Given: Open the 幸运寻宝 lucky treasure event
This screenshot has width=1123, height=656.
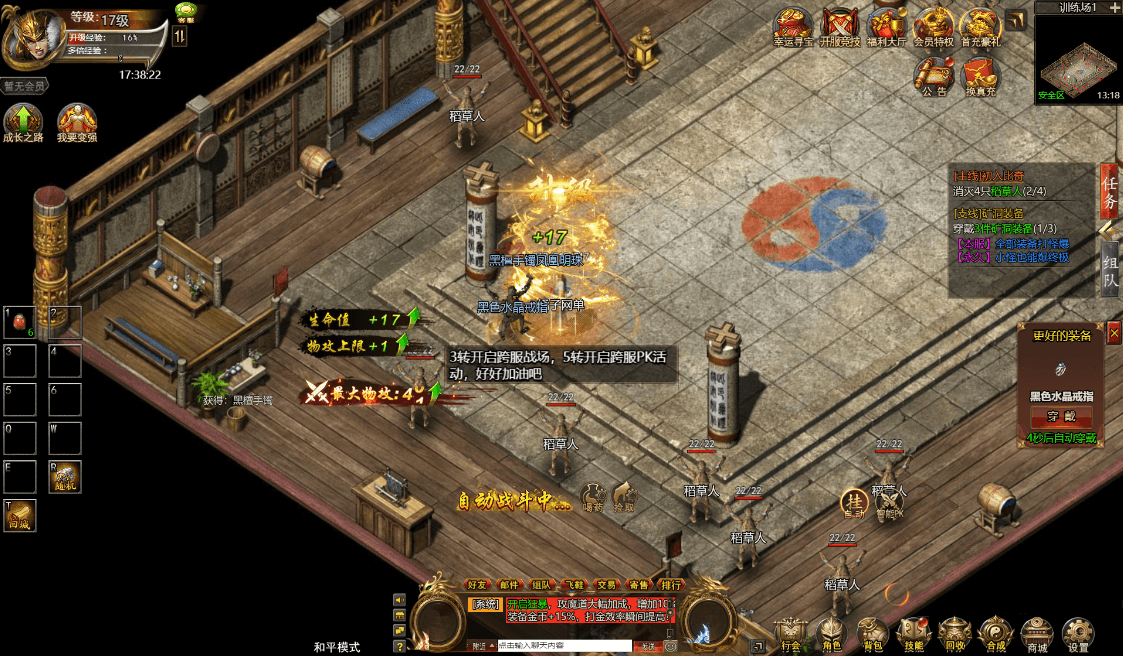Looking at the screenshot, I should 794,25.
